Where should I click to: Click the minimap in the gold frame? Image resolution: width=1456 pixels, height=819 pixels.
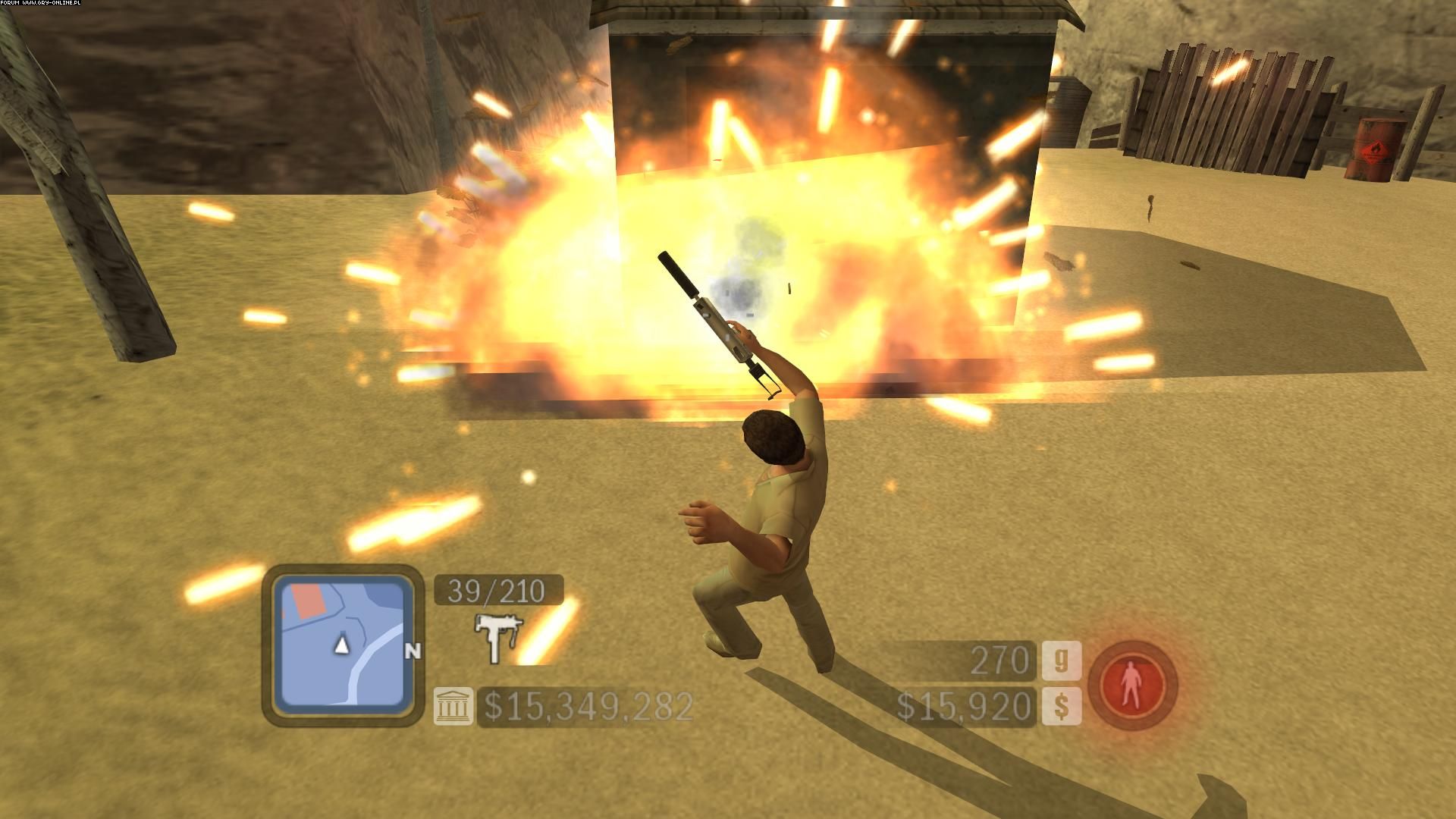pyautogui.click(x=342, y=645)
